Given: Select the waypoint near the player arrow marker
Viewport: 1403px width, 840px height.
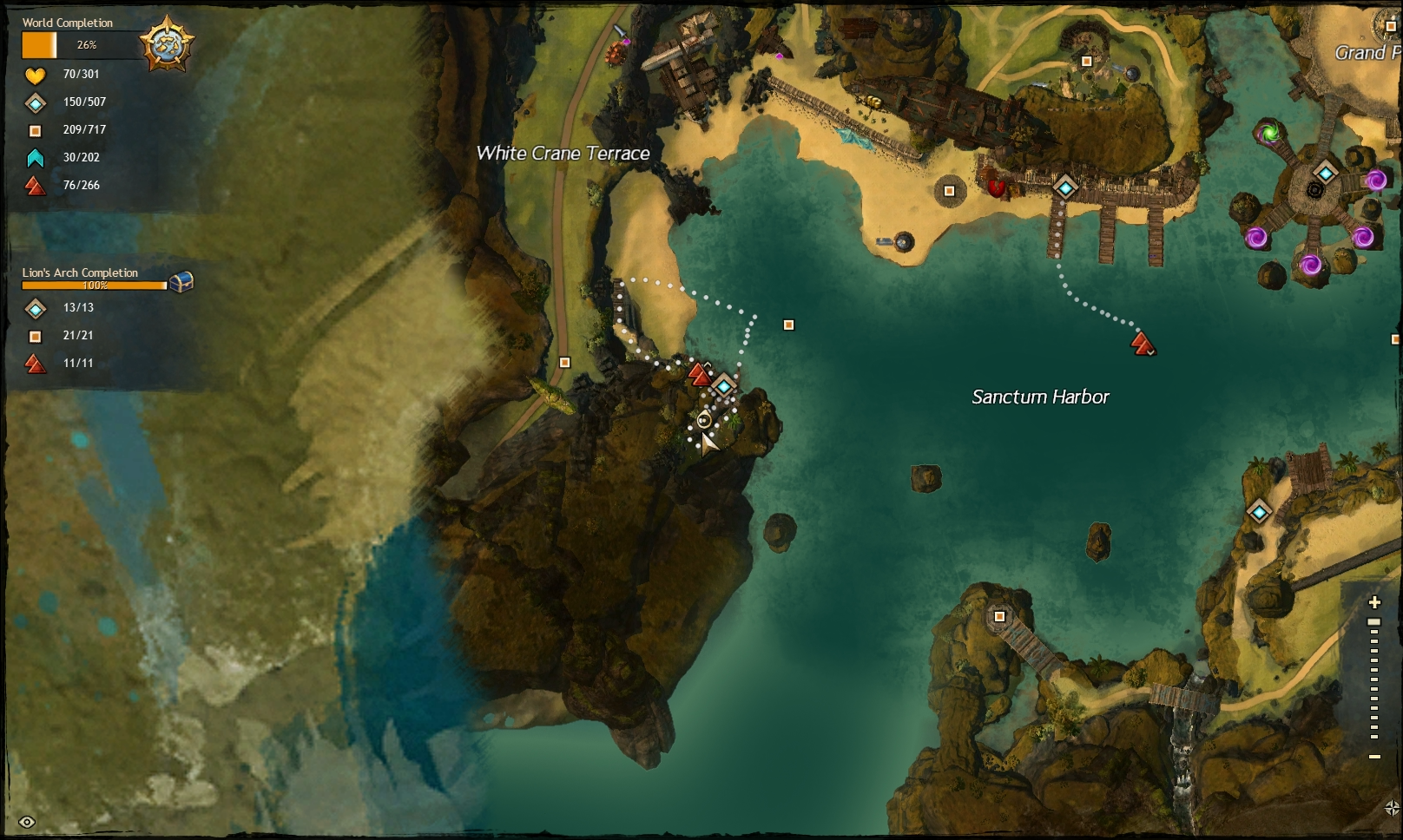Looking at the screenshot, I should tap(724, 384).
